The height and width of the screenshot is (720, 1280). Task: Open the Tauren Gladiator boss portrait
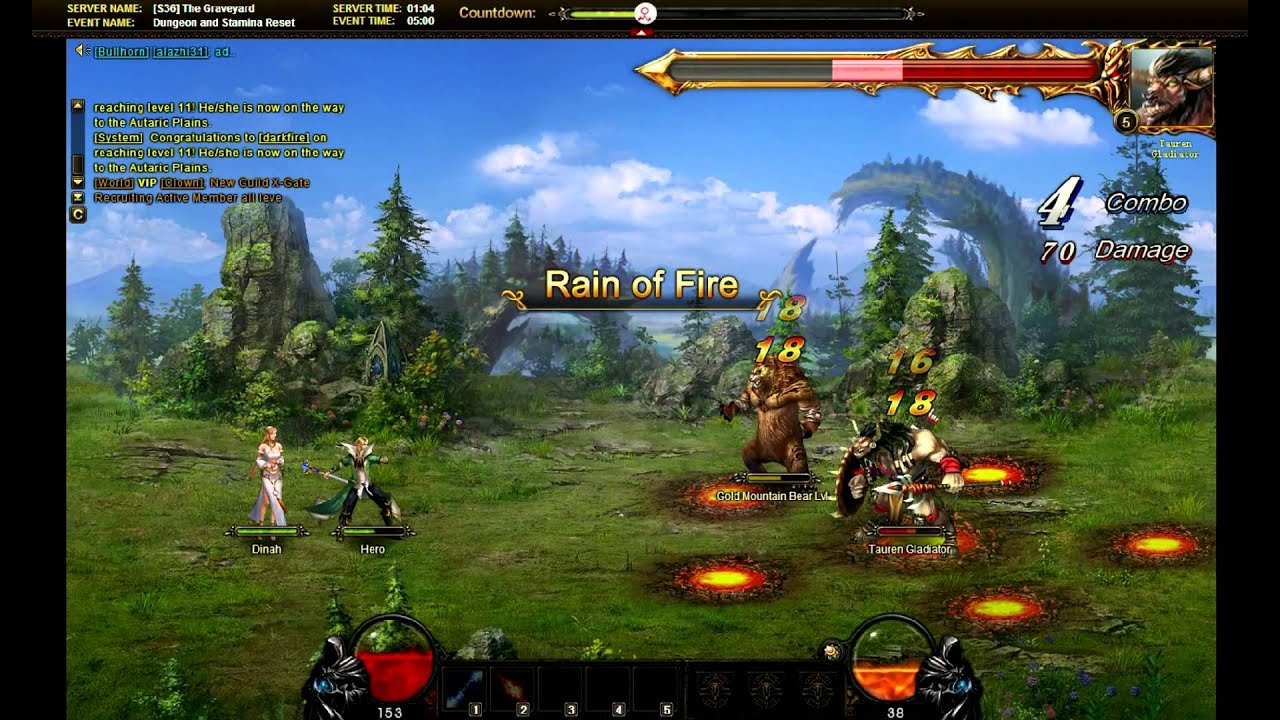[x=1171, y=88]
